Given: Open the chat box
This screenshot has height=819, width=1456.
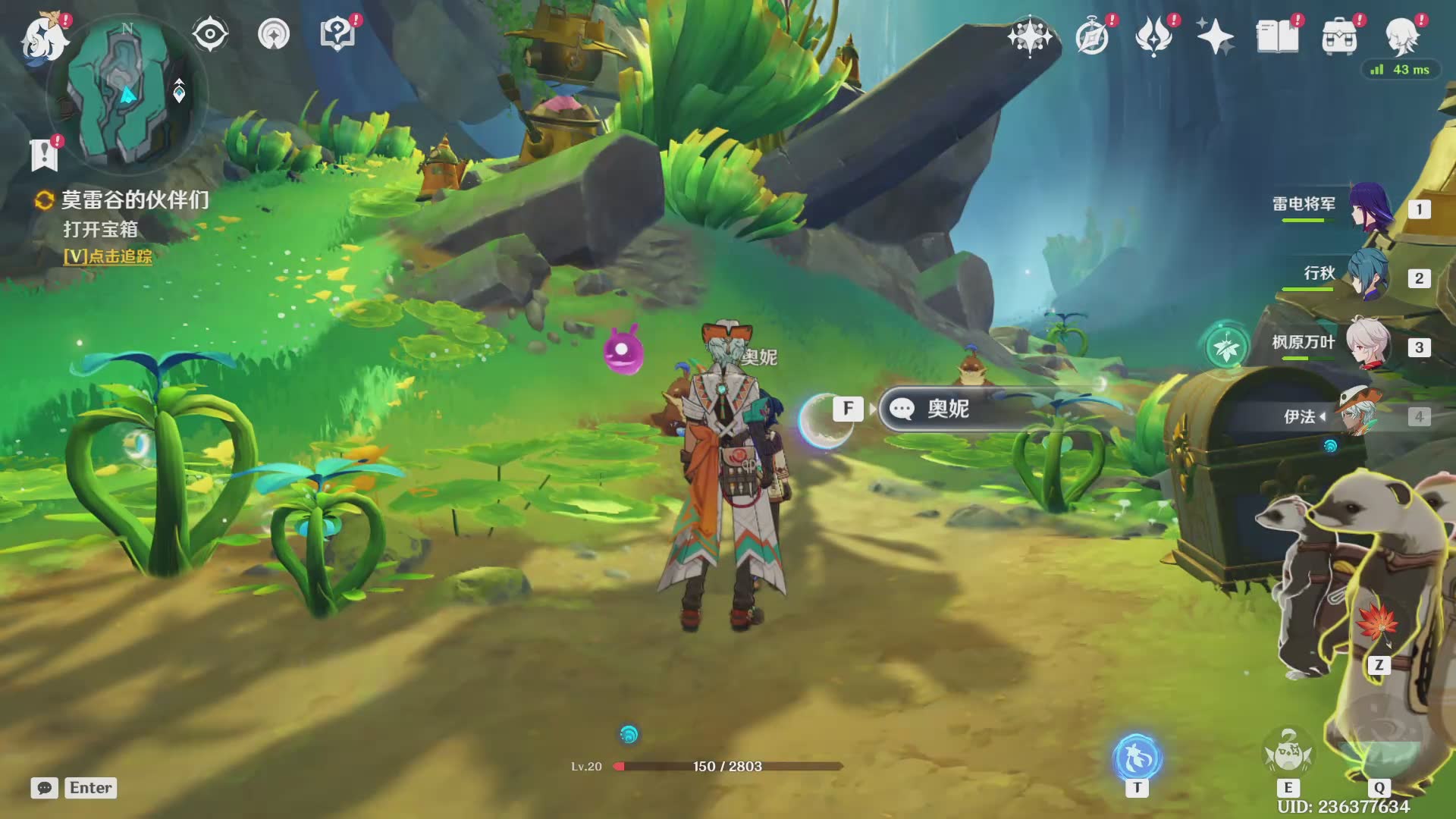Looking at the screenshot, I should [45, 788].
